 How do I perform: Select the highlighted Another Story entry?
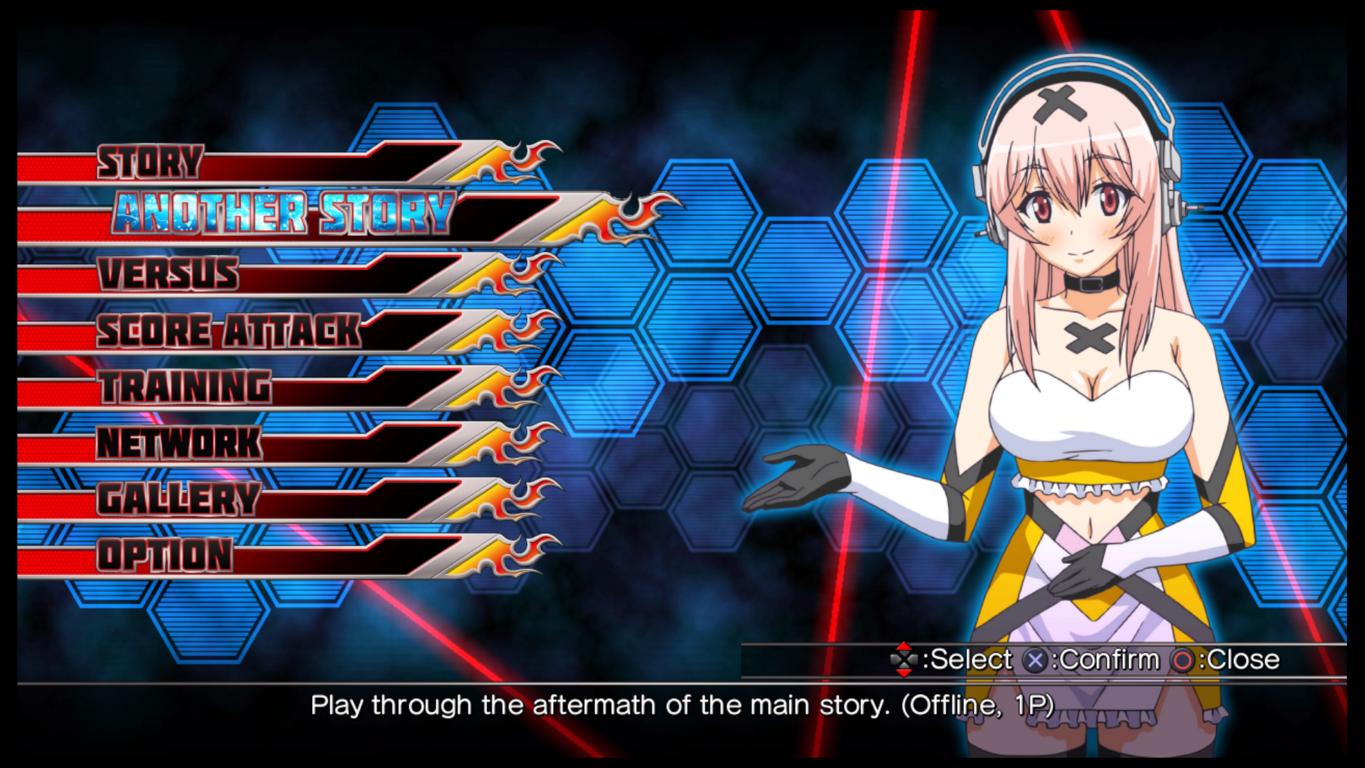[283, 213]
